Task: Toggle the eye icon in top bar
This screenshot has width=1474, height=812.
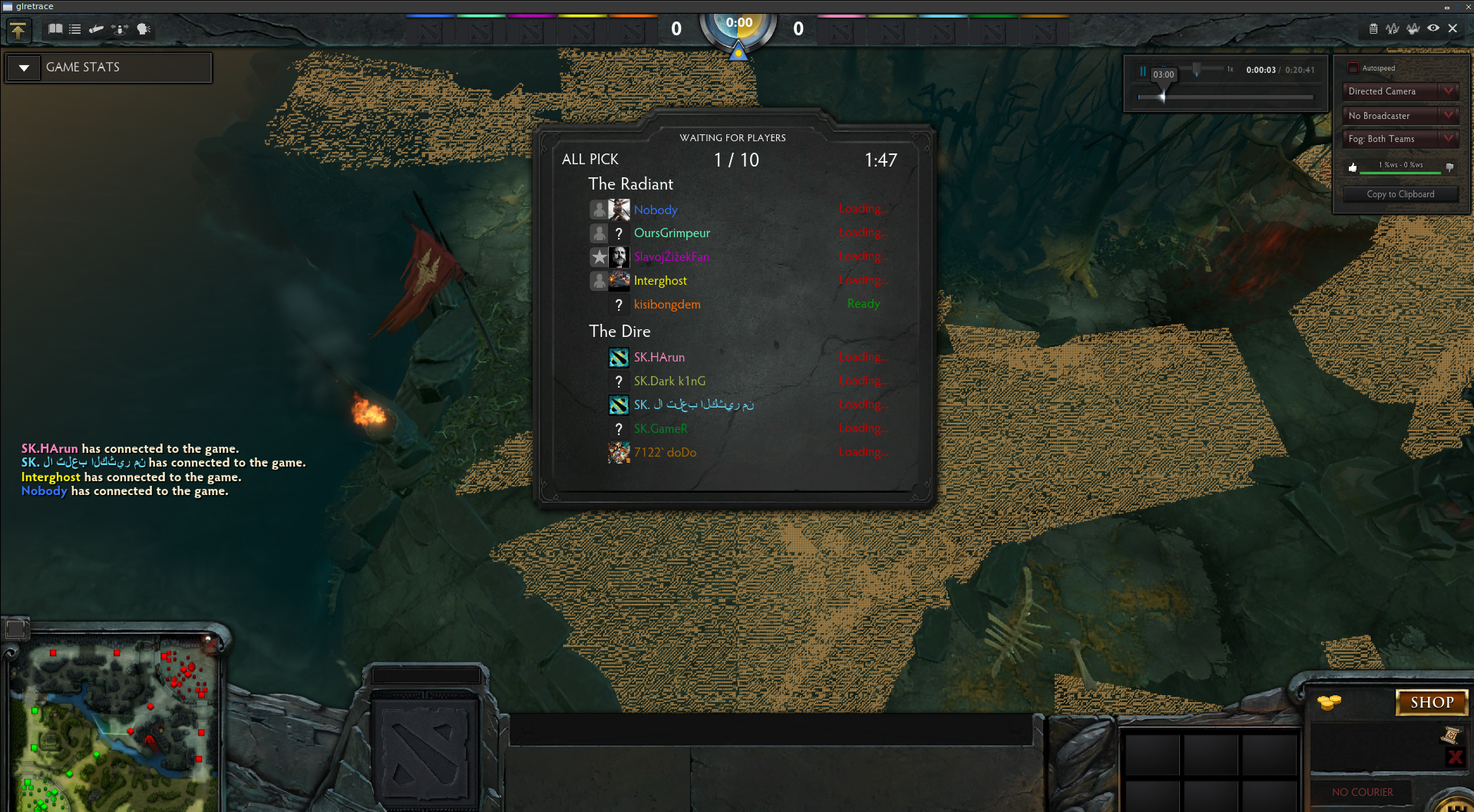Action: click(x=1433, y=28)
